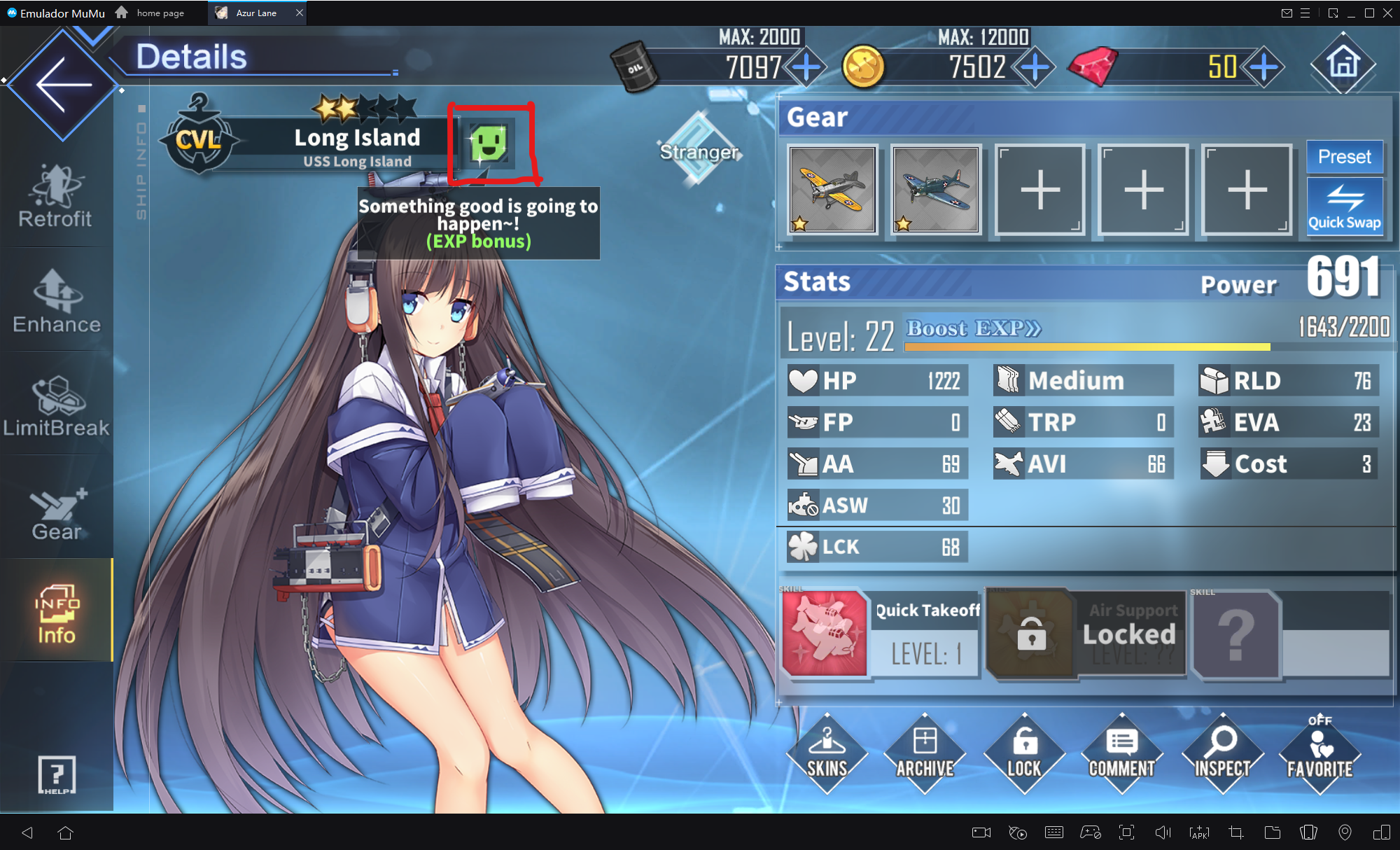Viewport: 1400px width, 850px height.
Task: Open the gear Preset button
Action: click(1344, 157)
